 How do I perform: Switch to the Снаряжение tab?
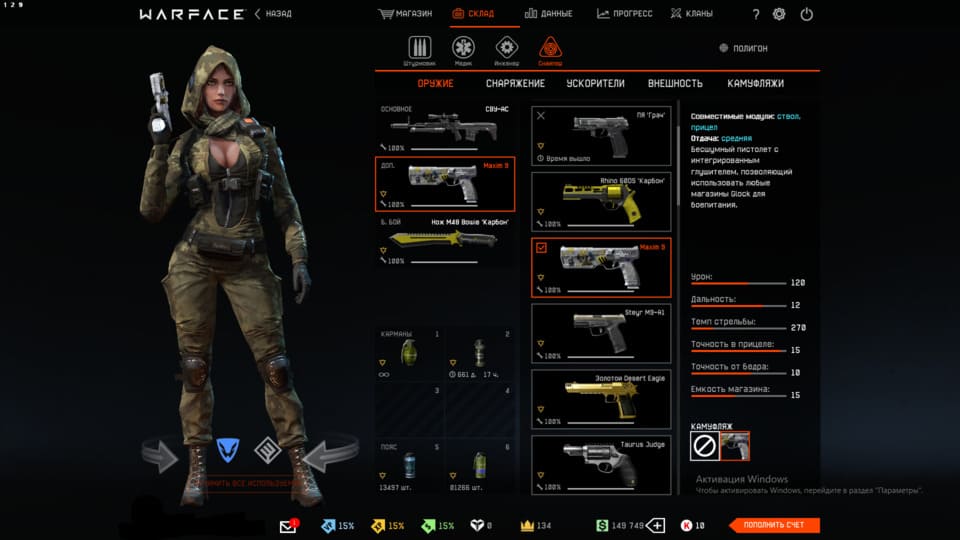pyautogui.click(x=515, y=84)
